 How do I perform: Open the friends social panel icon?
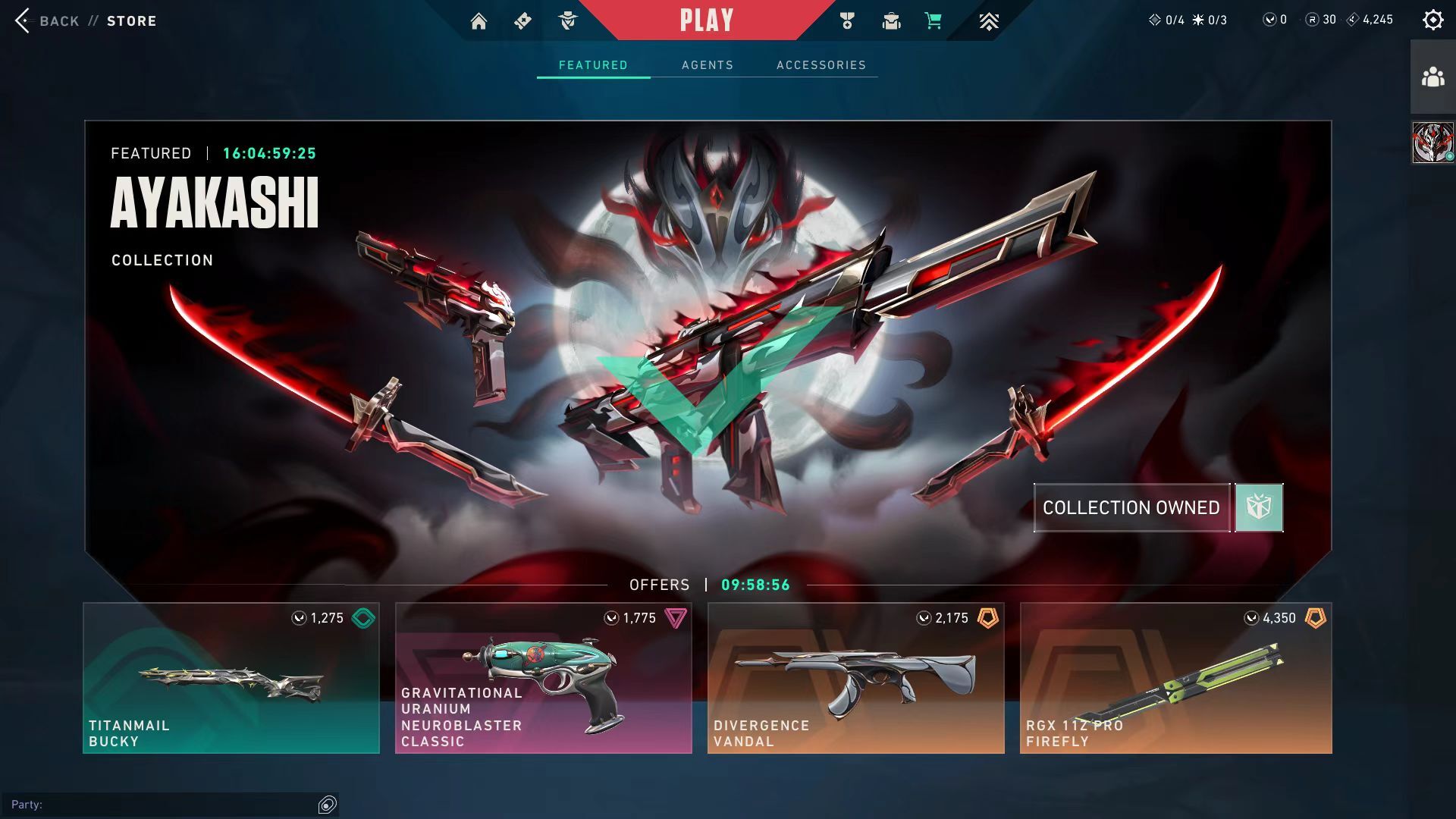point(1432,77)
